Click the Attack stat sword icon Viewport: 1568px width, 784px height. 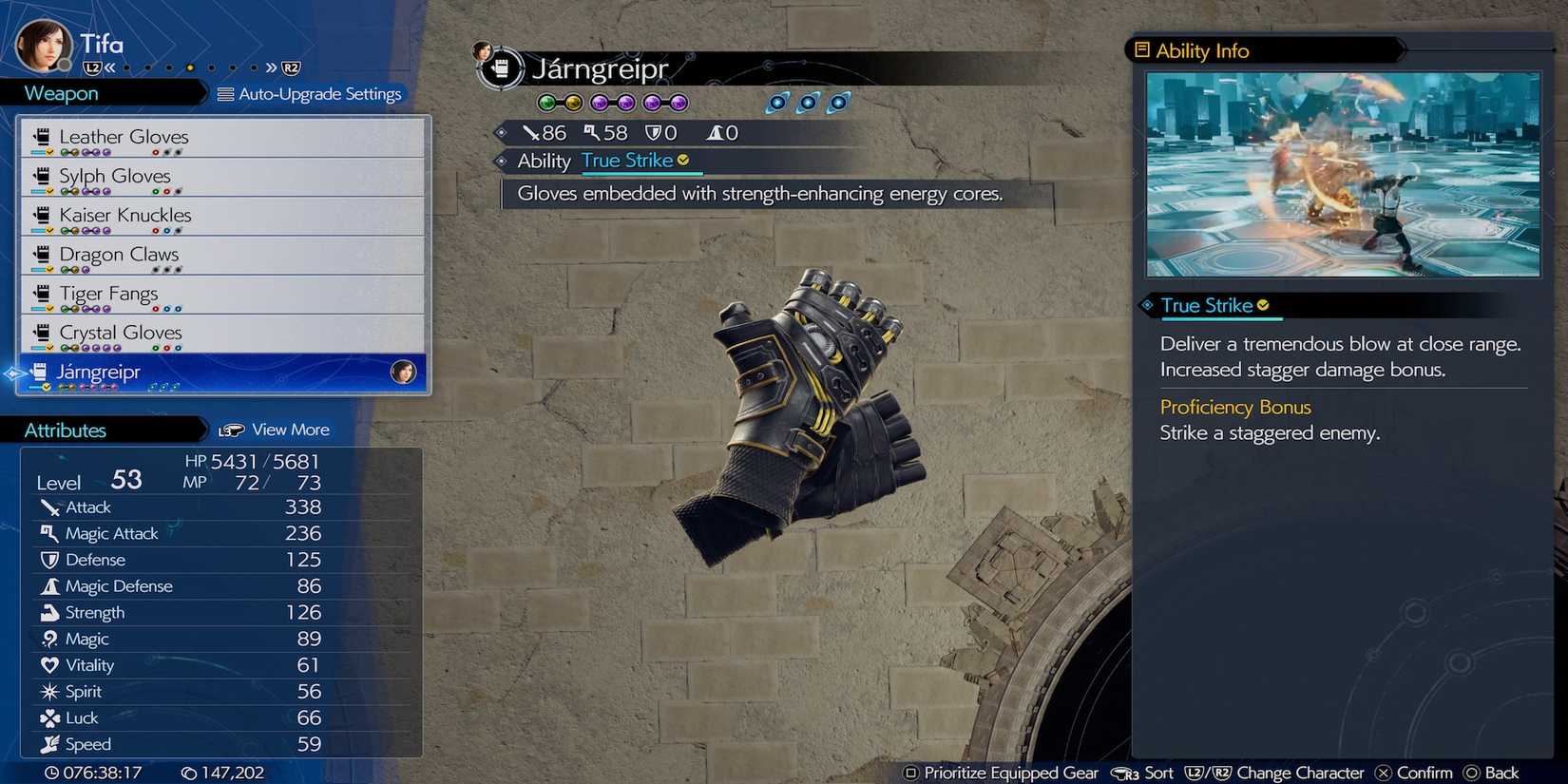pos(51,507)
